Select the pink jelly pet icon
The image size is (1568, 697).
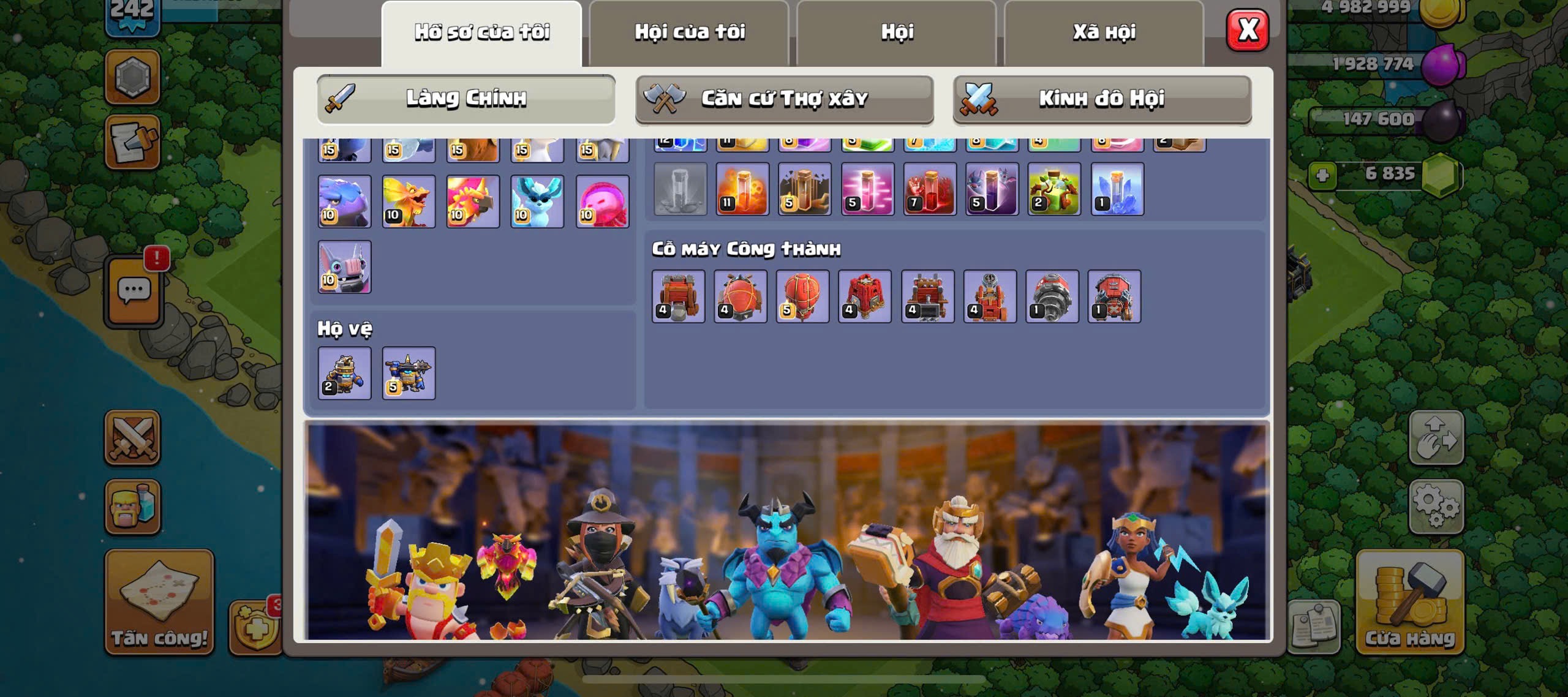coord(602,202)
